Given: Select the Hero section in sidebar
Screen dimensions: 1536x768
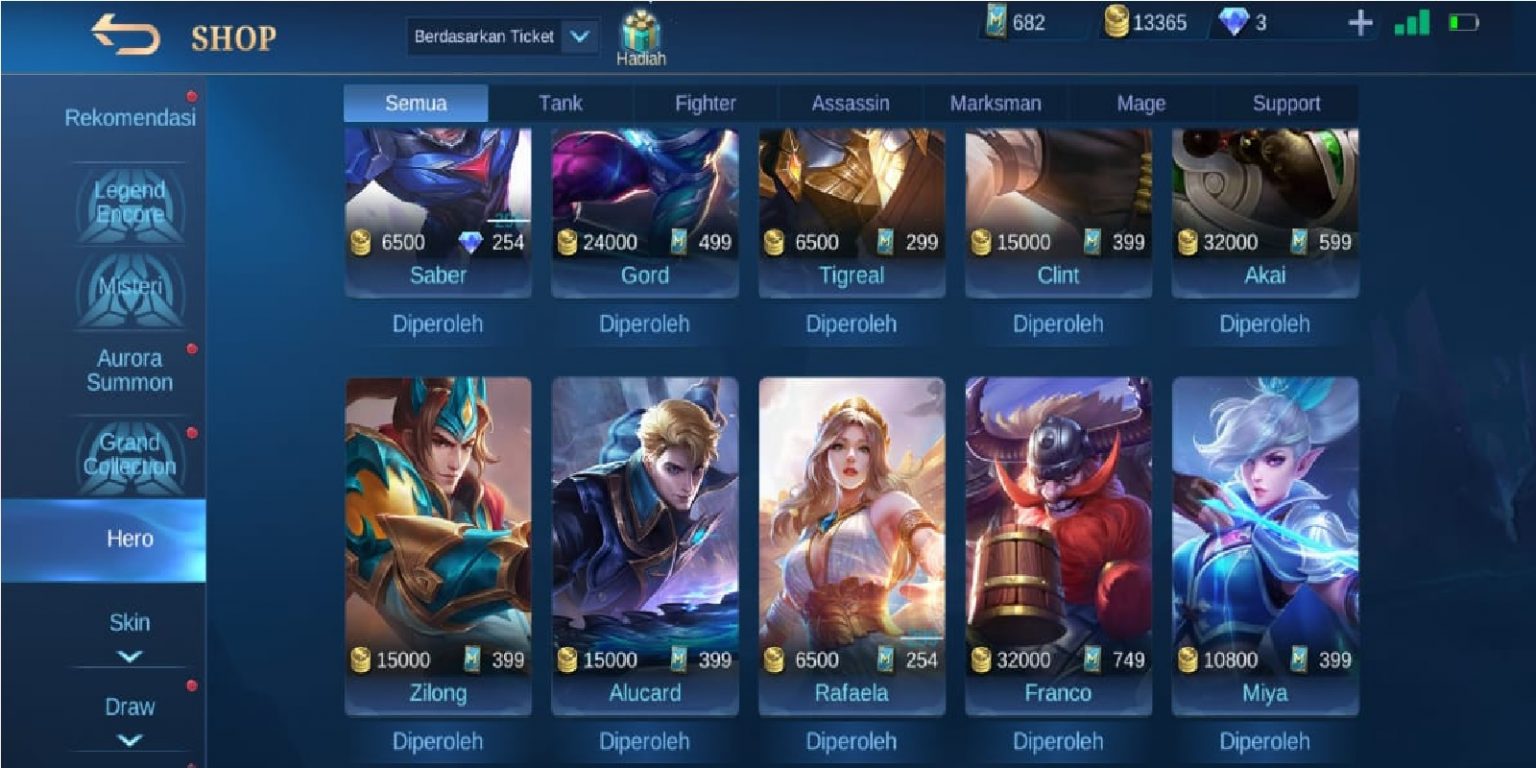Looking at the screenshot, I should pyautogui.click(x=131, y=538).
